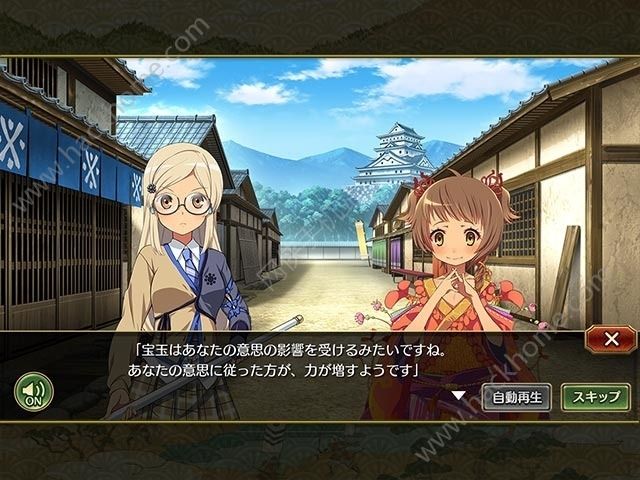Image resolution: width=640 pixels, height=480 pixels.
Task: Enable auto-play with the 自動再生 button
Action: click(x=517, y=396)
